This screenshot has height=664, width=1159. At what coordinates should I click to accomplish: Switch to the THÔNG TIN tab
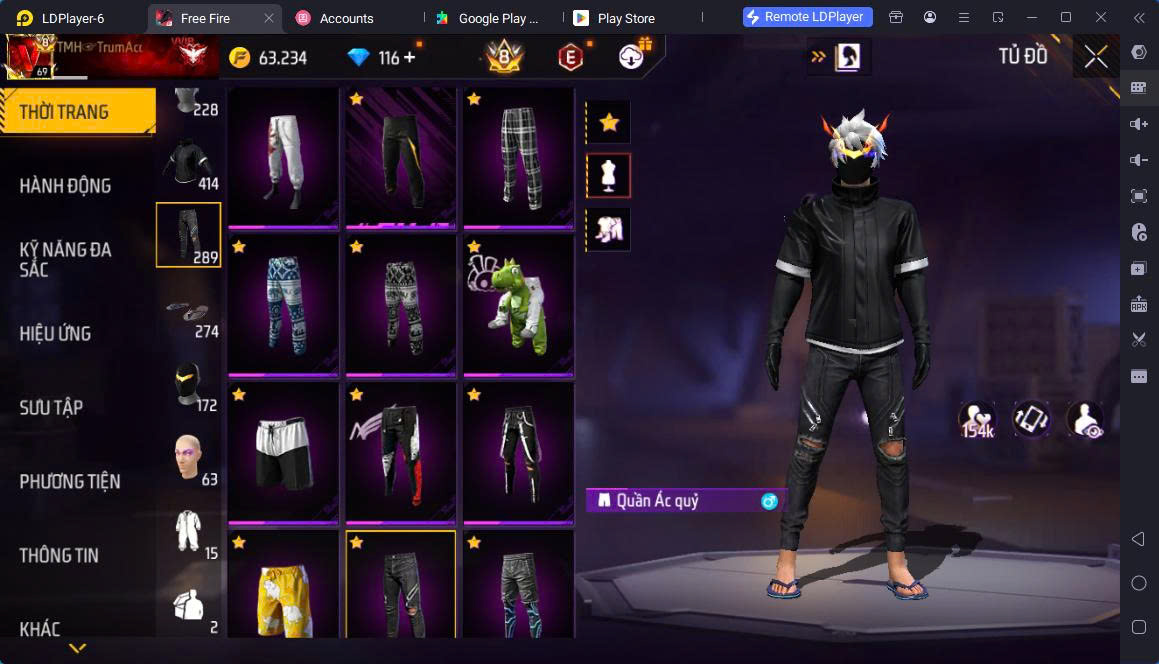tap(60, 556)
